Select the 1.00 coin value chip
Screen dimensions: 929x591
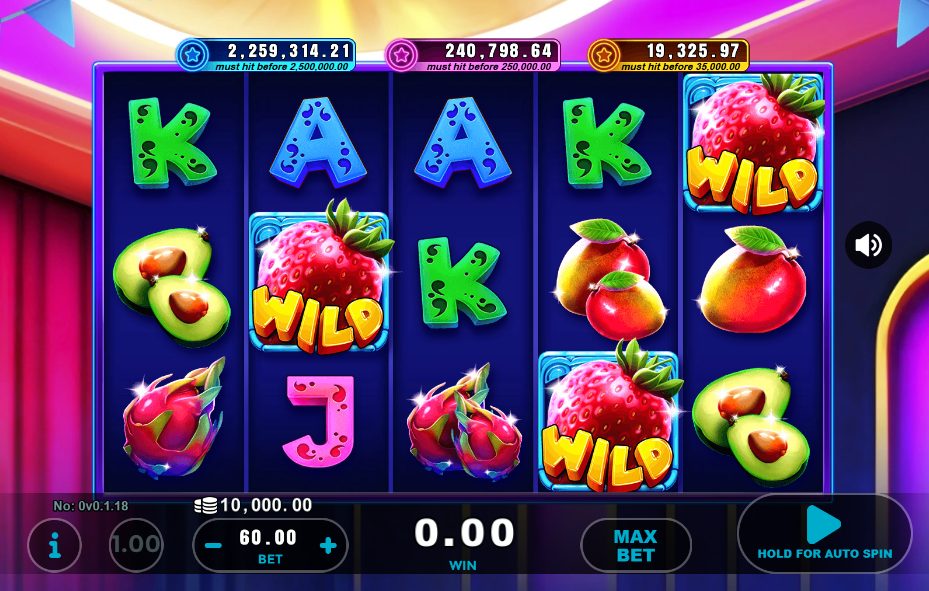point(136,545)
